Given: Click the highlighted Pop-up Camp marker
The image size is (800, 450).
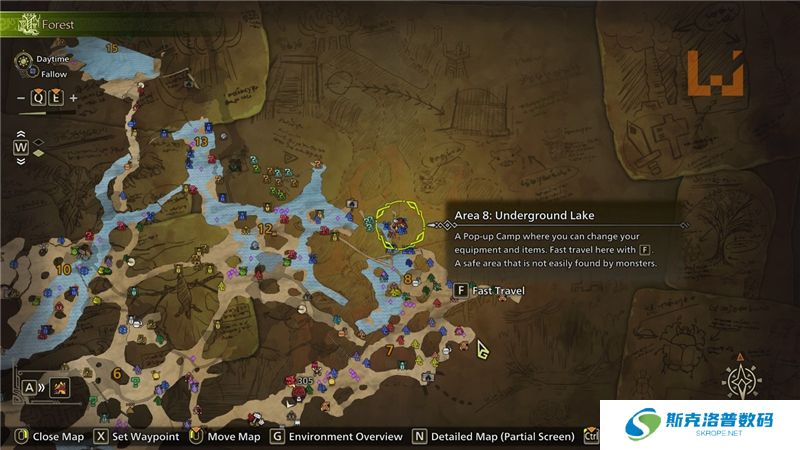Looking at the screenshot, I should click(x=399, y=226).
